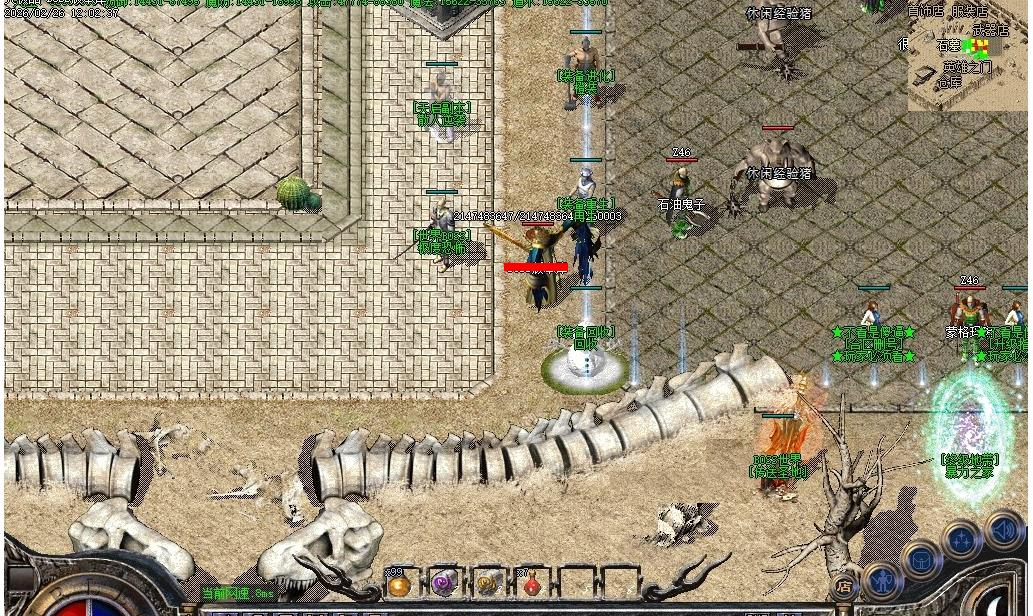The width and height of the screenshot is (1033, 616).
Task: Toggle sound with the speaker button
Action: 1003,529
